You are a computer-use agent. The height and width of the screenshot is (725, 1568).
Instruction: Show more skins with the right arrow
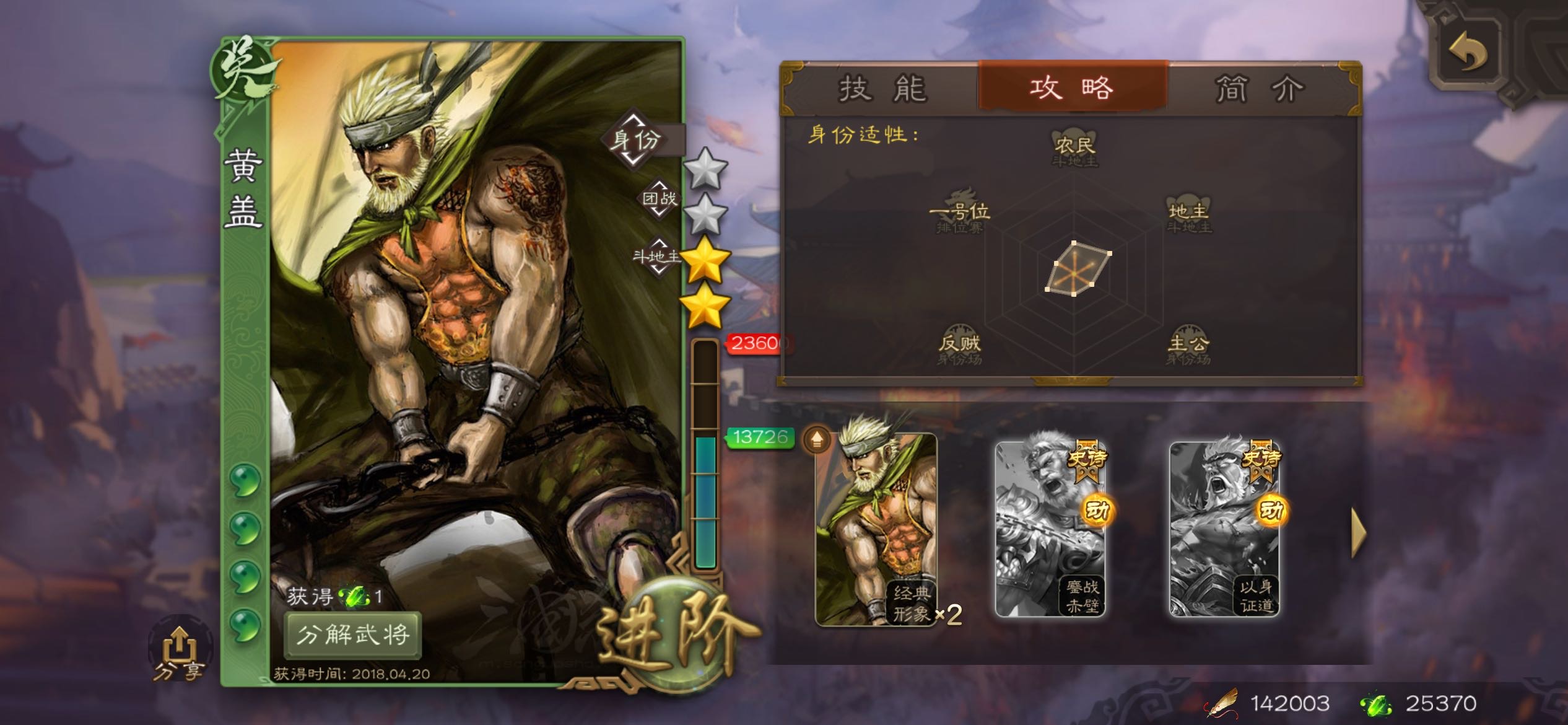tap(1358, 532)
